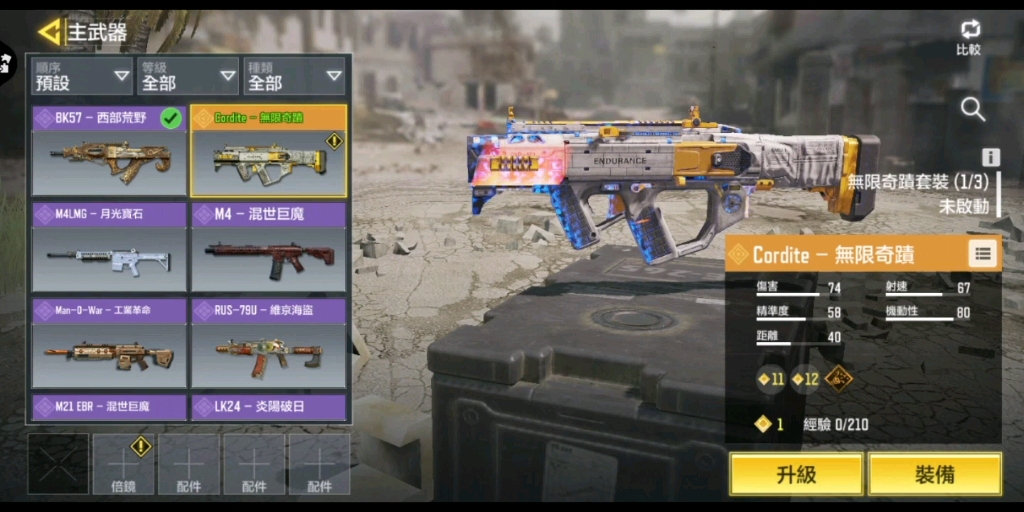Choose the M4LMG 月光寶石 weapon
The image size is (1024, 512).
click(x=109, y=247)
